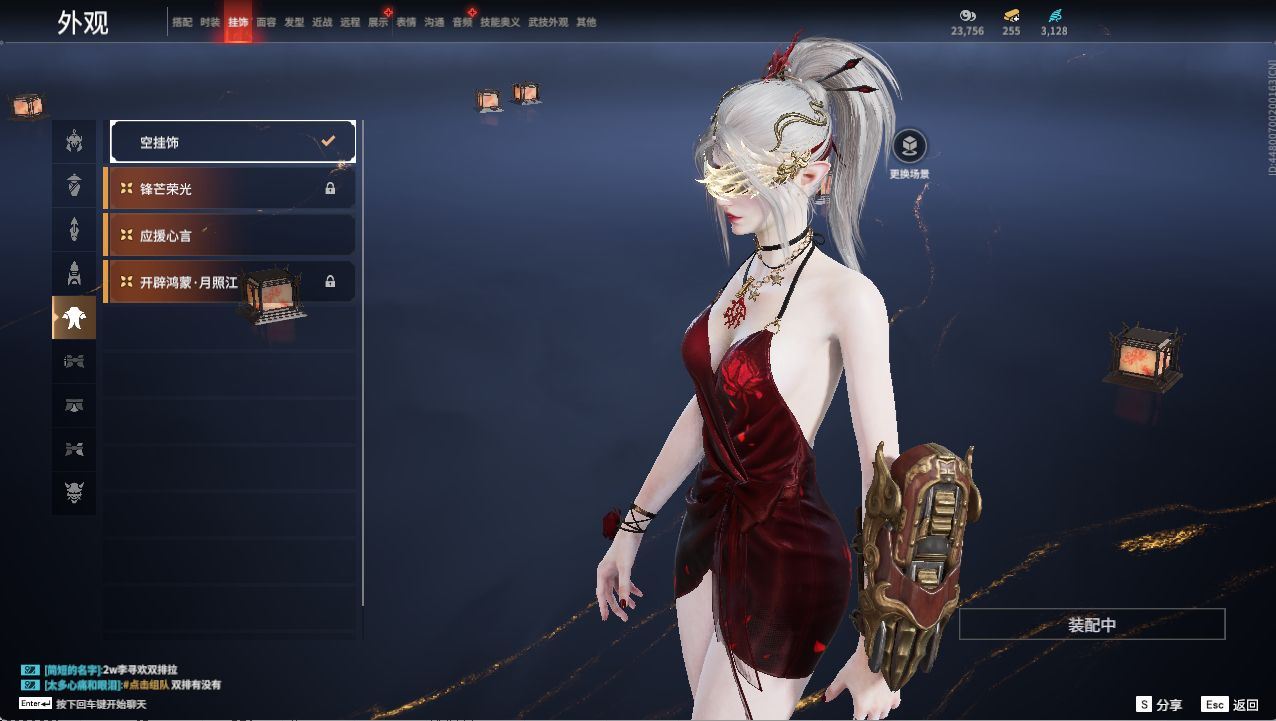Select the 技能奥义 tab

click(x=500, y=22)
